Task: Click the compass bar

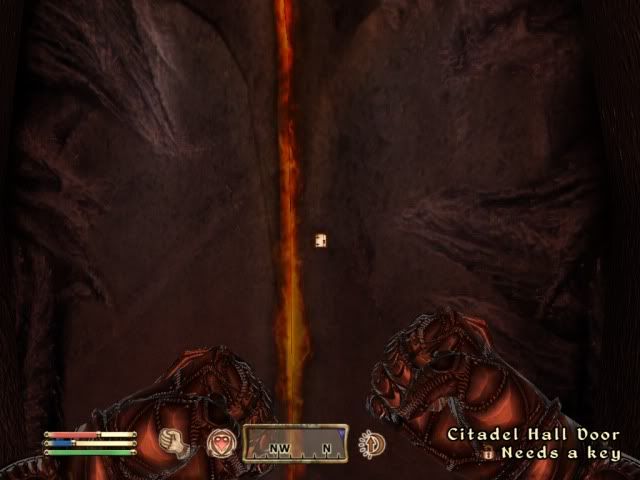Action: (294, 442)
